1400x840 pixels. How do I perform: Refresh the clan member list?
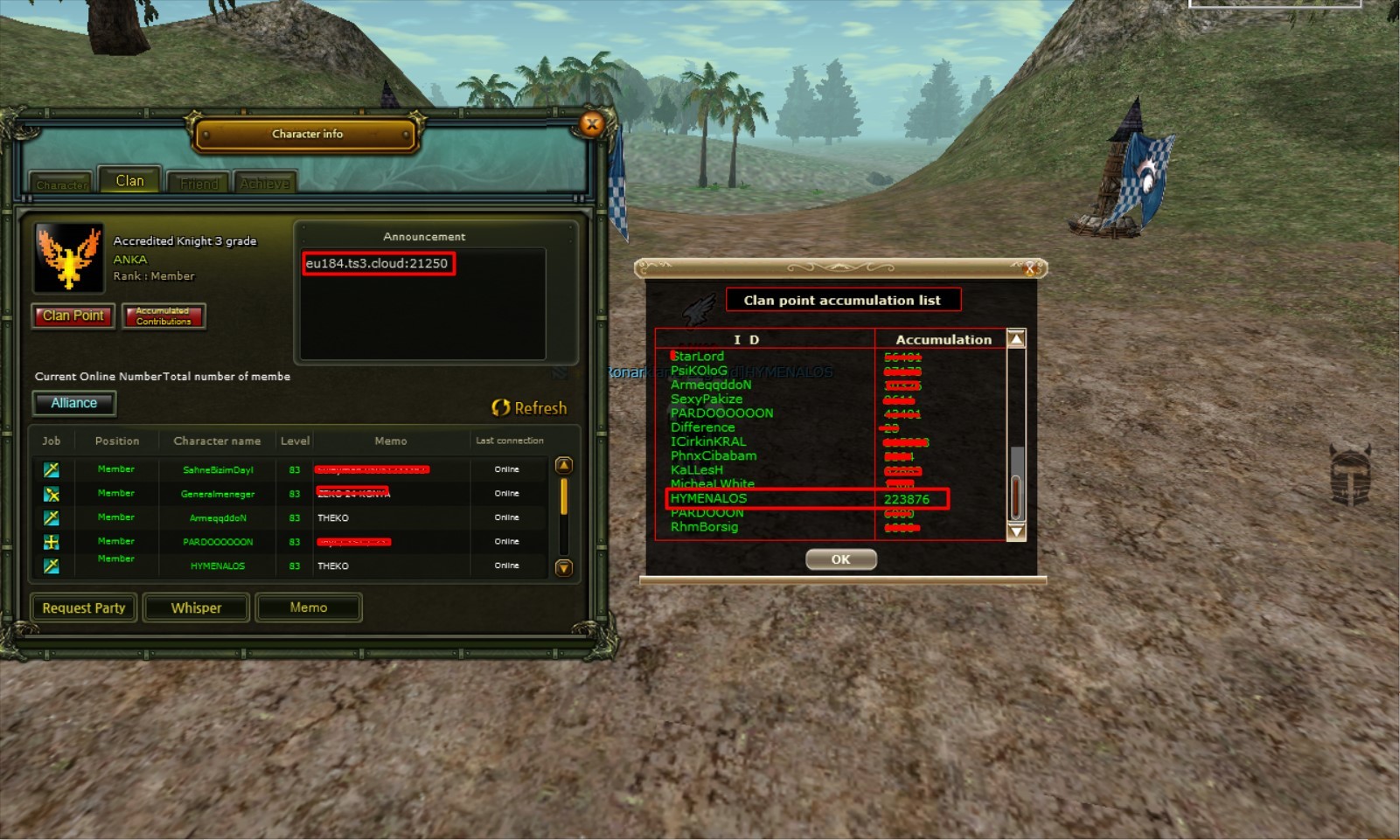529,408
